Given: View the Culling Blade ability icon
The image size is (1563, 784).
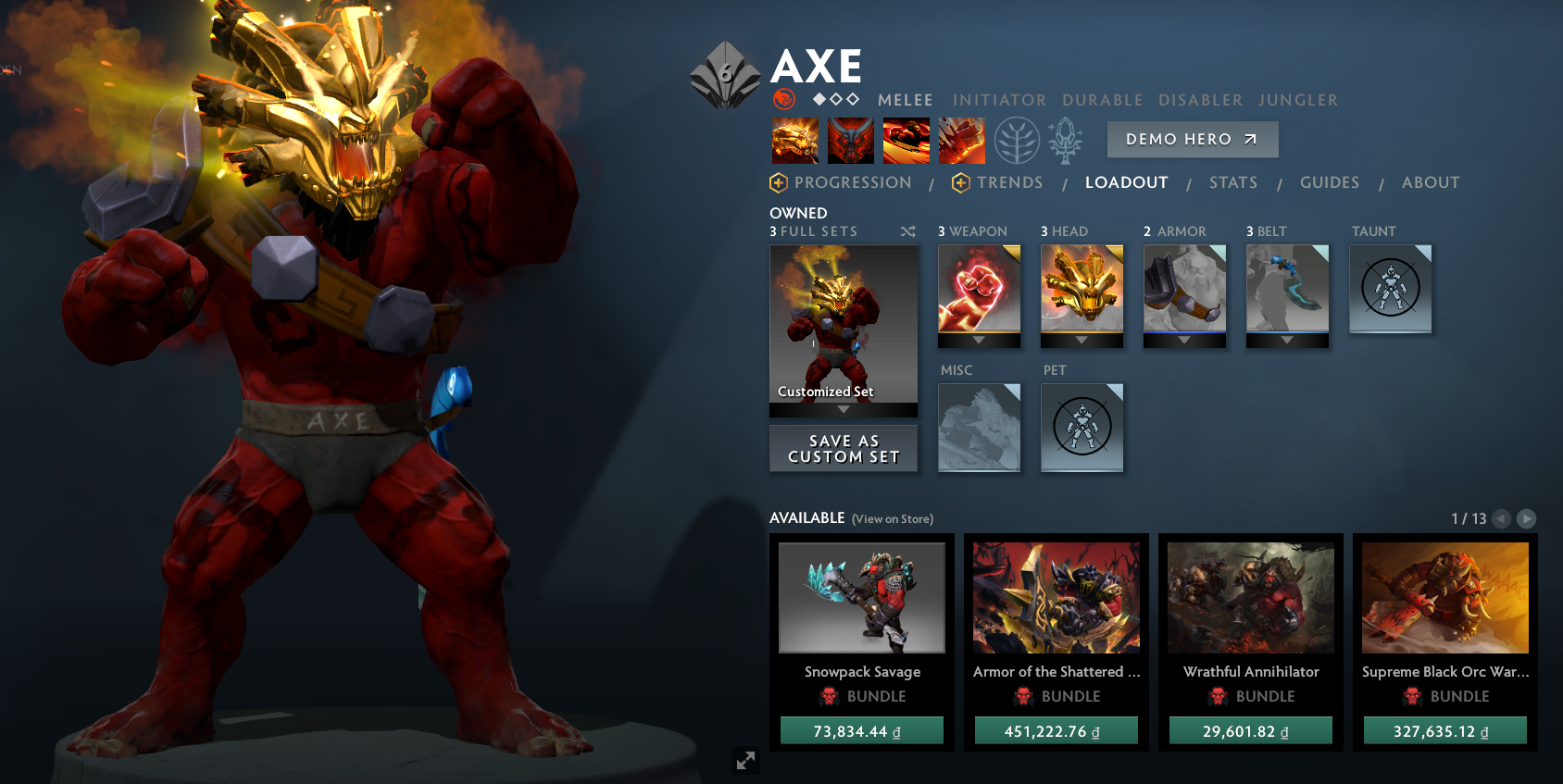Looking at the screenshot, I should [961, 140].
